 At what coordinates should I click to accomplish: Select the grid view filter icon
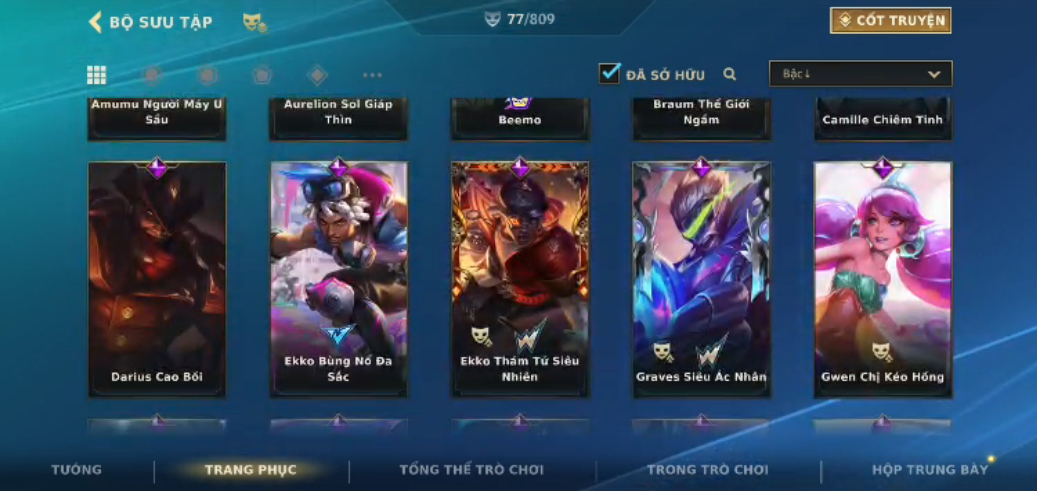point(96,75)
